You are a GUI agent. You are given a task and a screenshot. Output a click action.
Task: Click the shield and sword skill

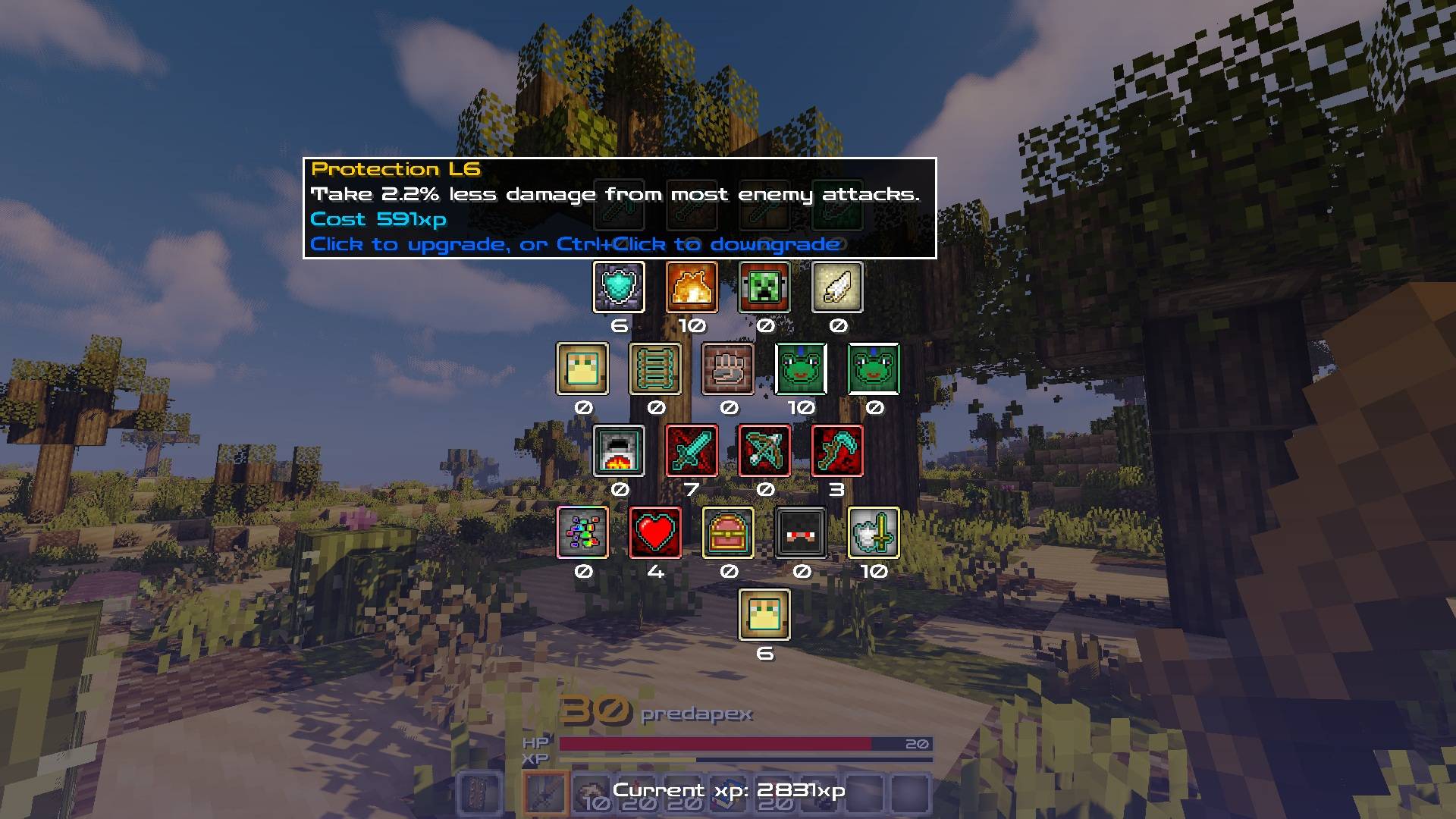874,533
